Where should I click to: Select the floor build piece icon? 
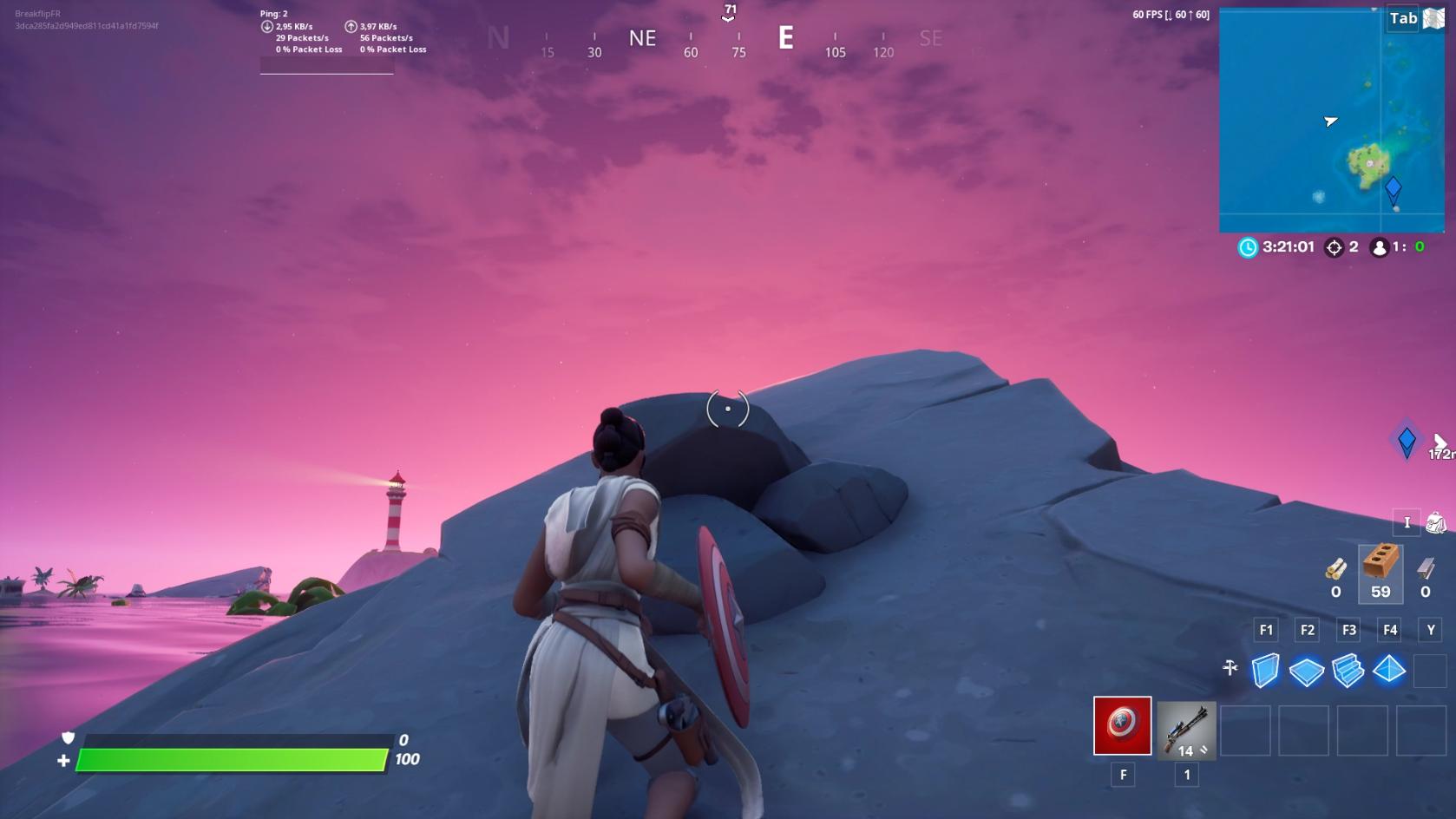[x=1308, y=670]
